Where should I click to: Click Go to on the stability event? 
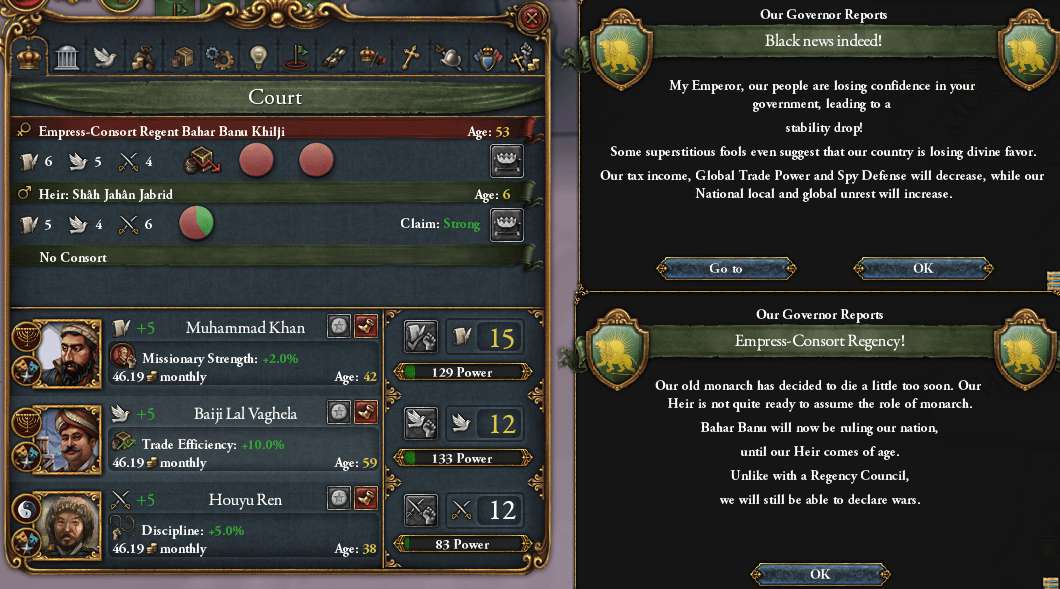[x=726, y=268]
